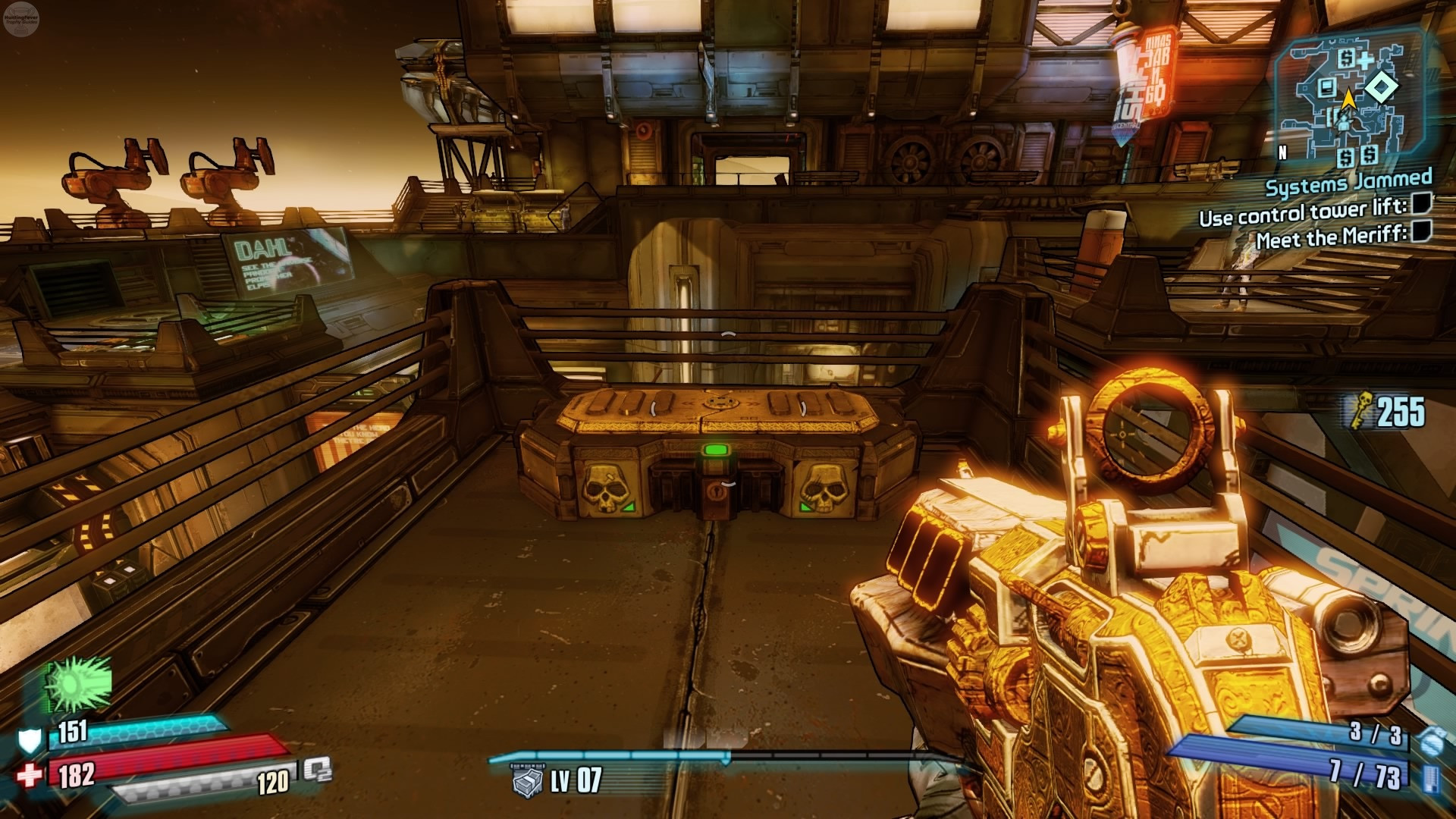1456x819 pixels.
Task: Click the red health cross icon
Action: (x=30, y=776)
